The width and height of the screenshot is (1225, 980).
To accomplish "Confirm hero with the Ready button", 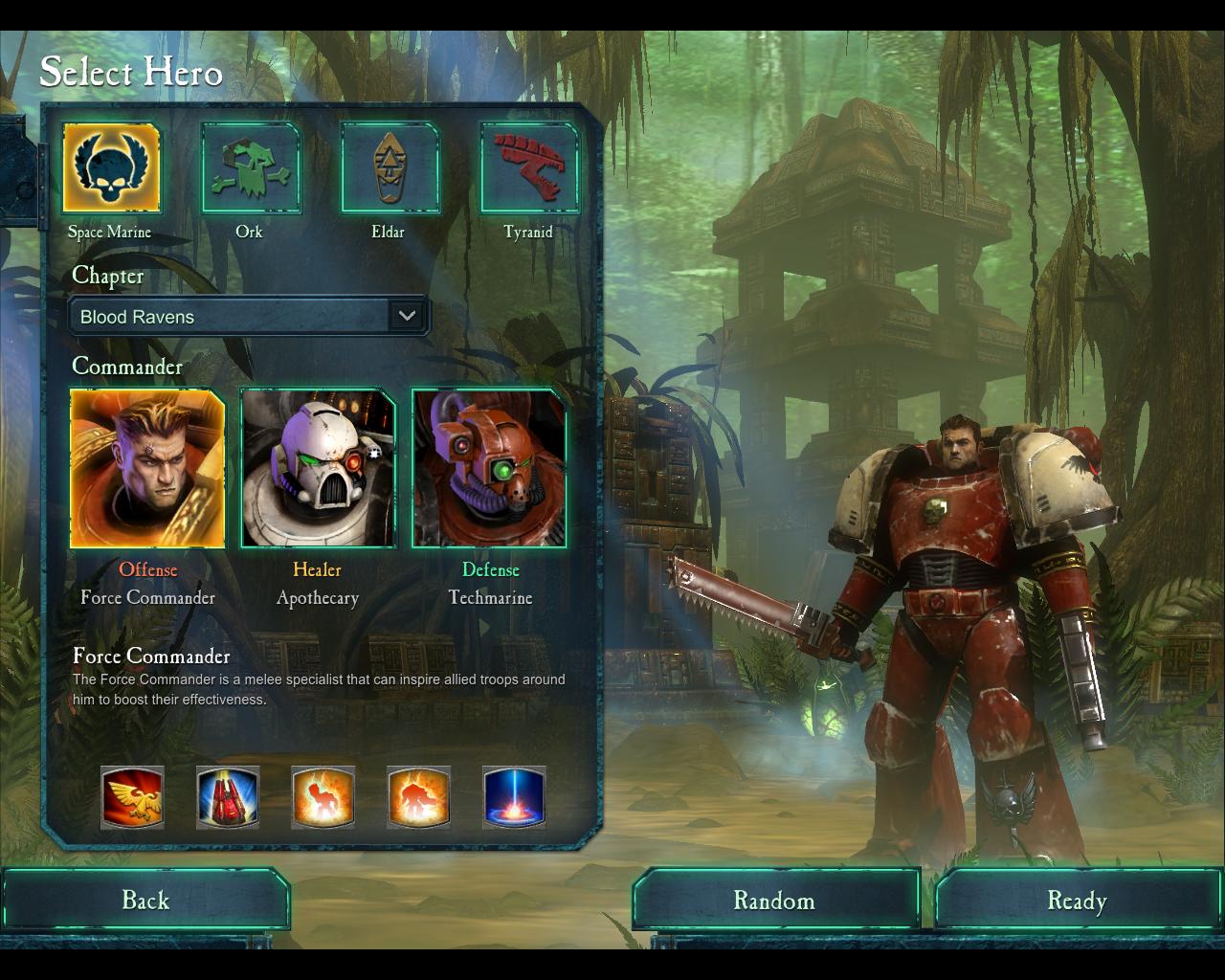I will point(1077,900).
